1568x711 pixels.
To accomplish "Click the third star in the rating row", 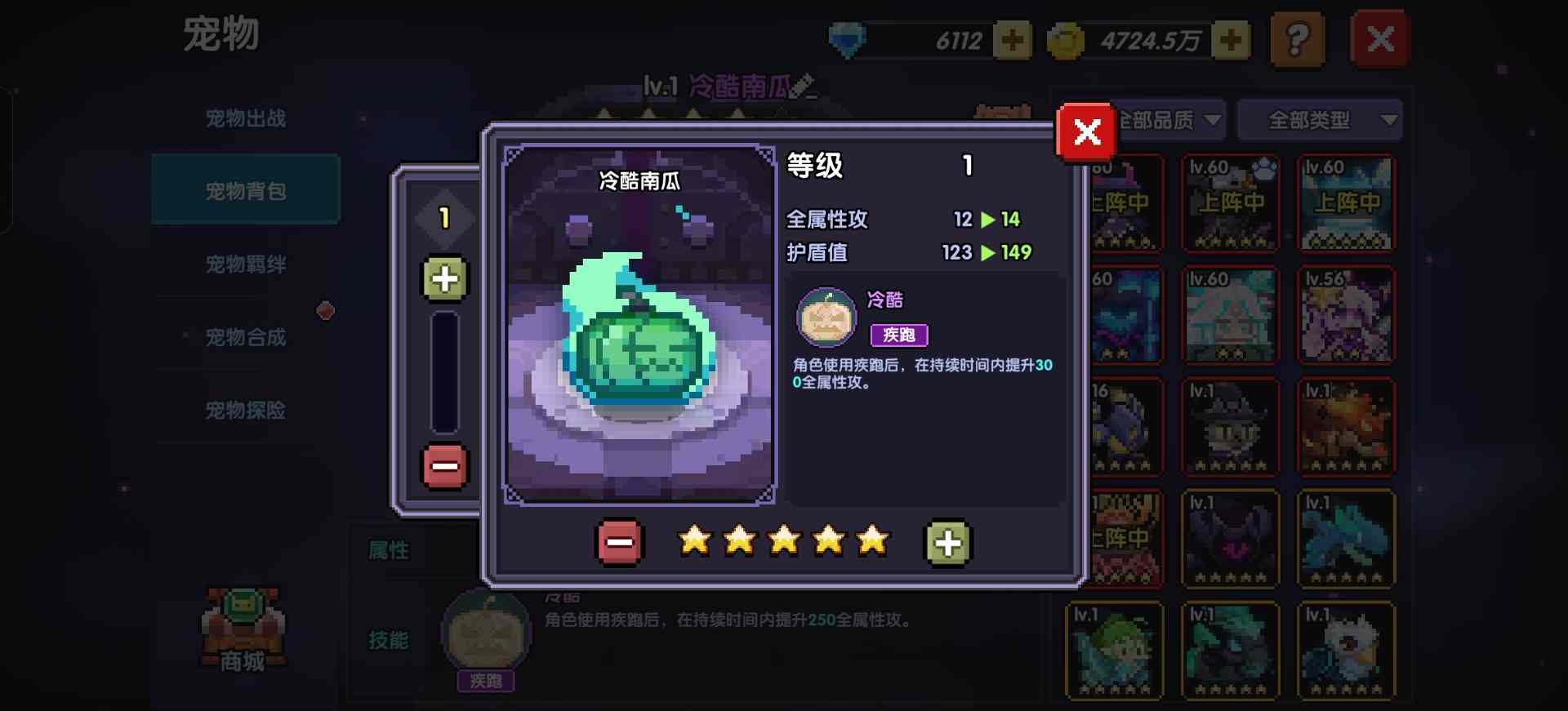I will (x=784, y=540).
